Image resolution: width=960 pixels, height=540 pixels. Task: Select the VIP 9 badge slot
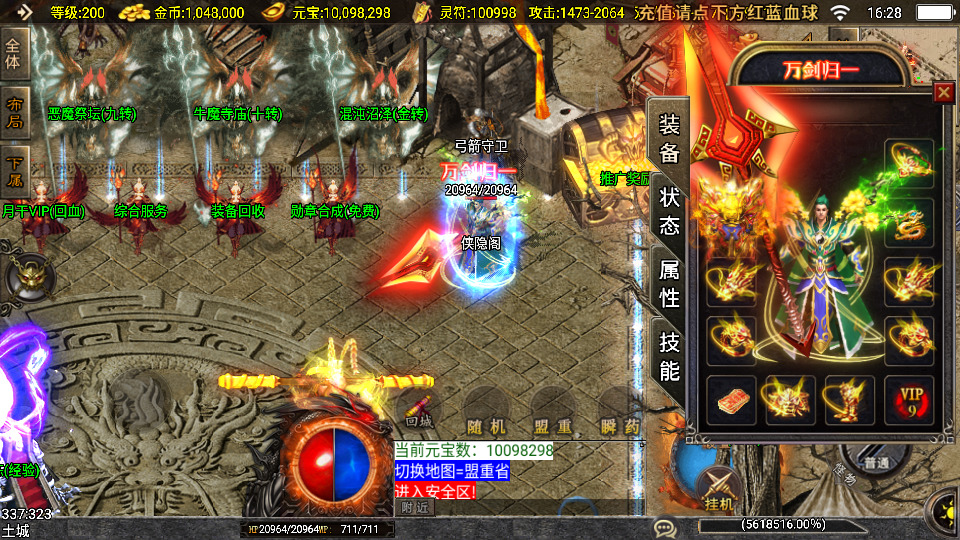pos(909,400)
